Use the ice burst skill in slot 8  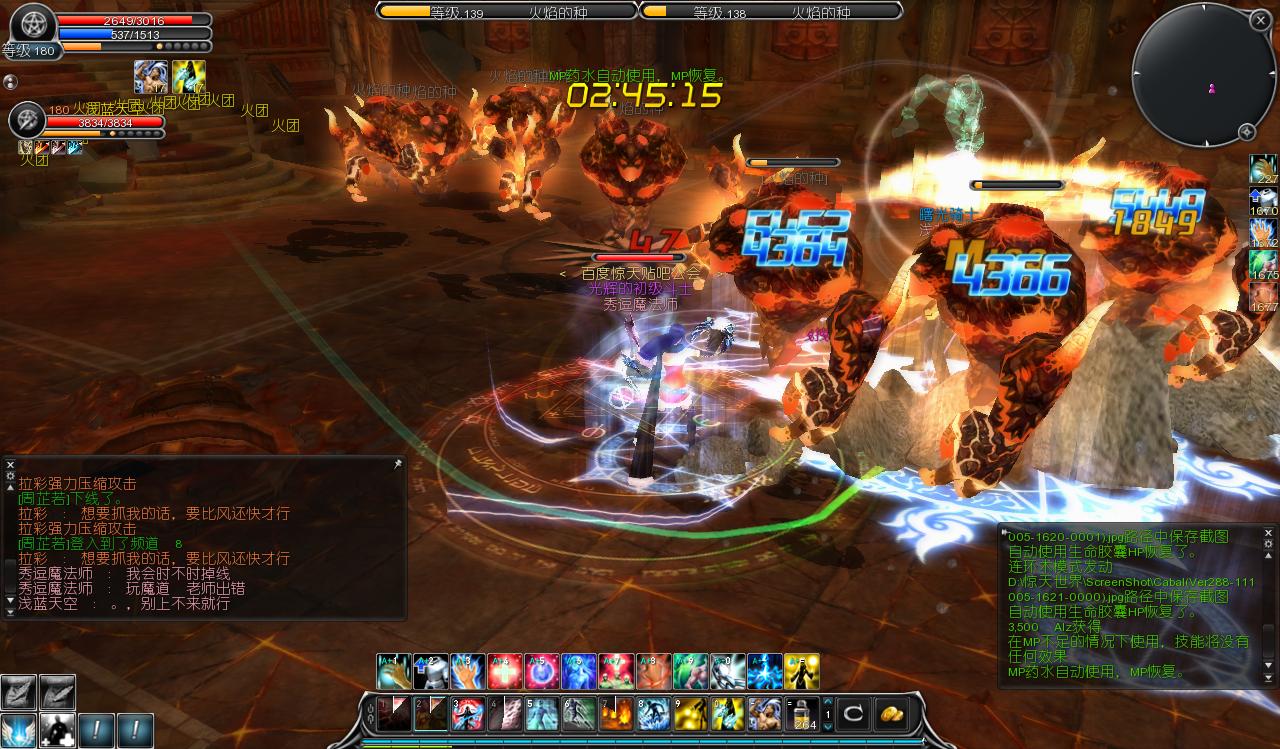click(x=655, y=714)
